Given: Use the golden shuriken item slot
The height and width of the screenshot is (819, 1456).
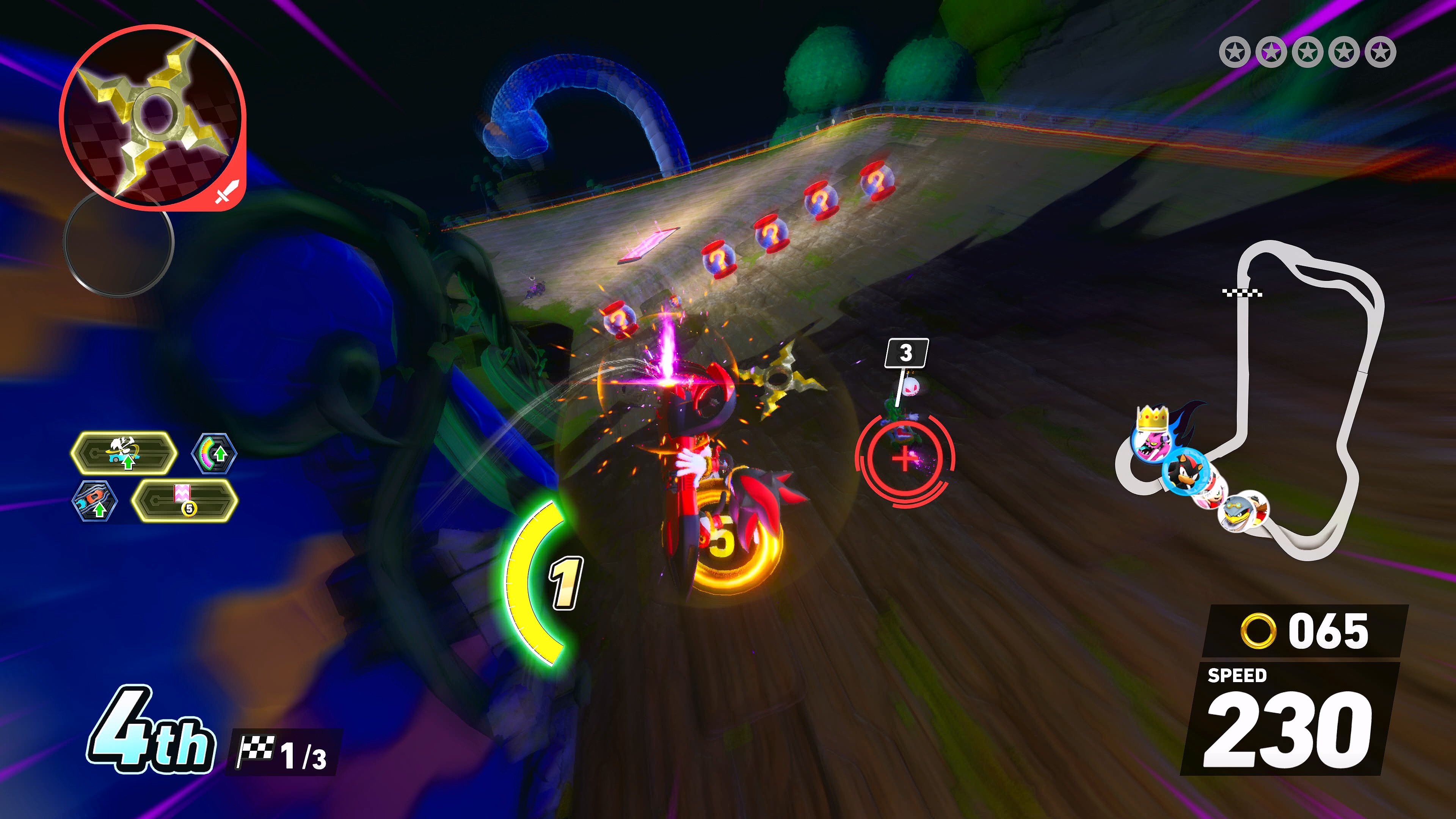Looking at the screenshot, I should click(152, 116).
